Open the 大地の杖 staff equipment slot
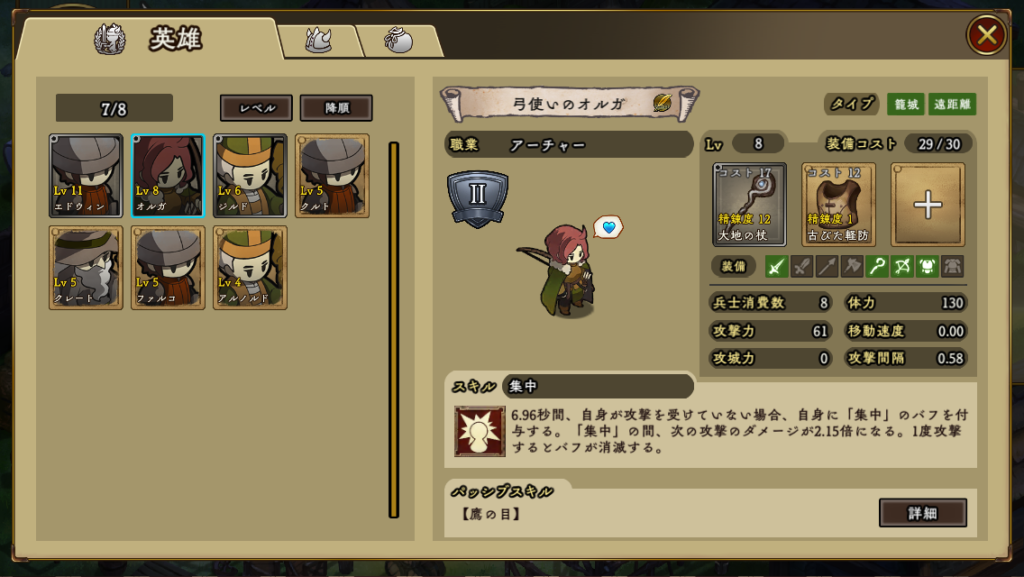 (750, 204)
